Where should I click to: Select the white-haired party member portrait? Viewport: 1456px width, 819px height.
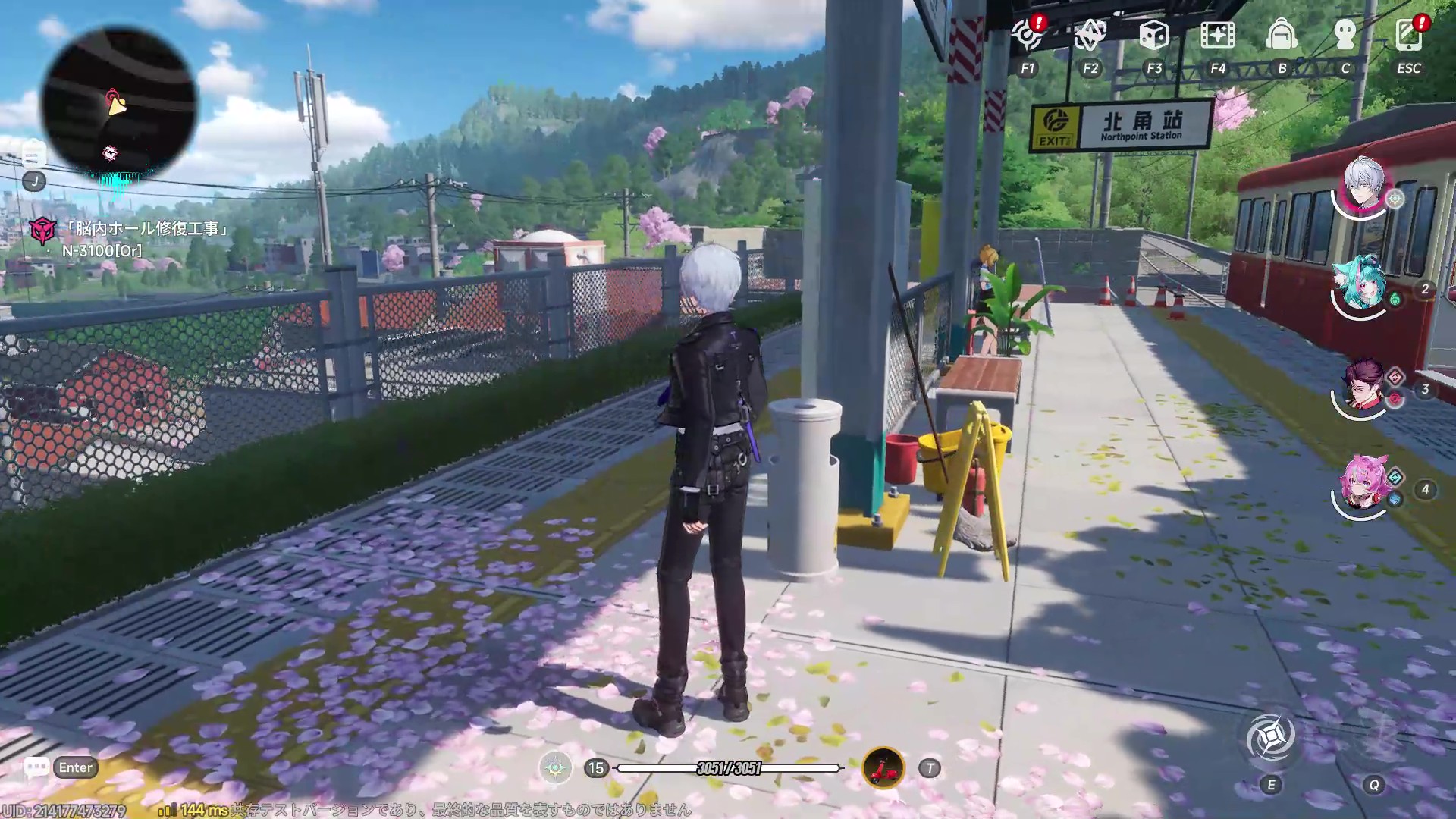click(x=1363, y=185)
